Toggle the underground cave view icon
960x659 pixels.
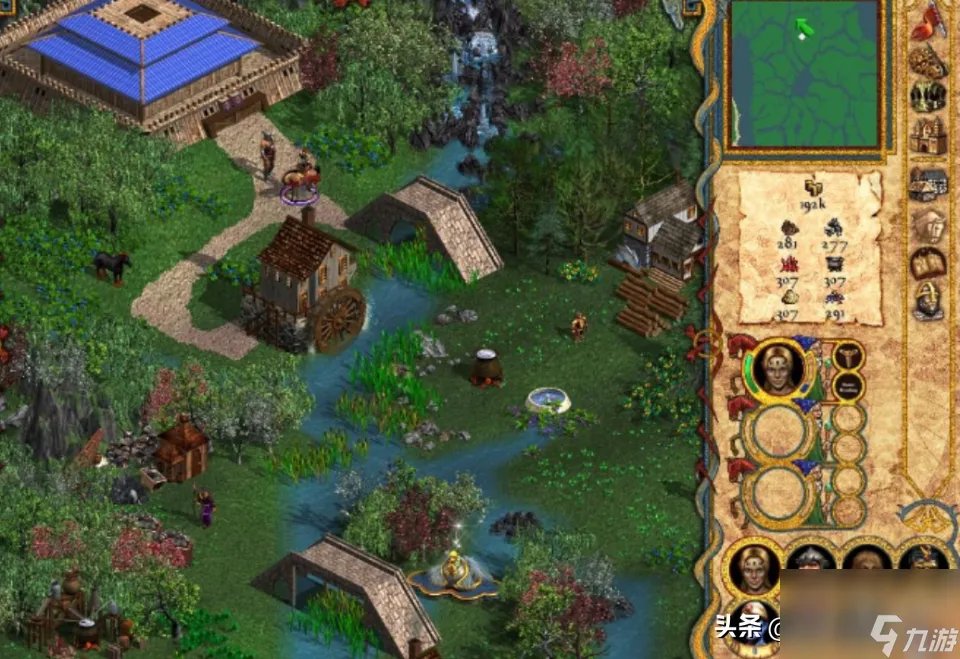click(928, 97)
